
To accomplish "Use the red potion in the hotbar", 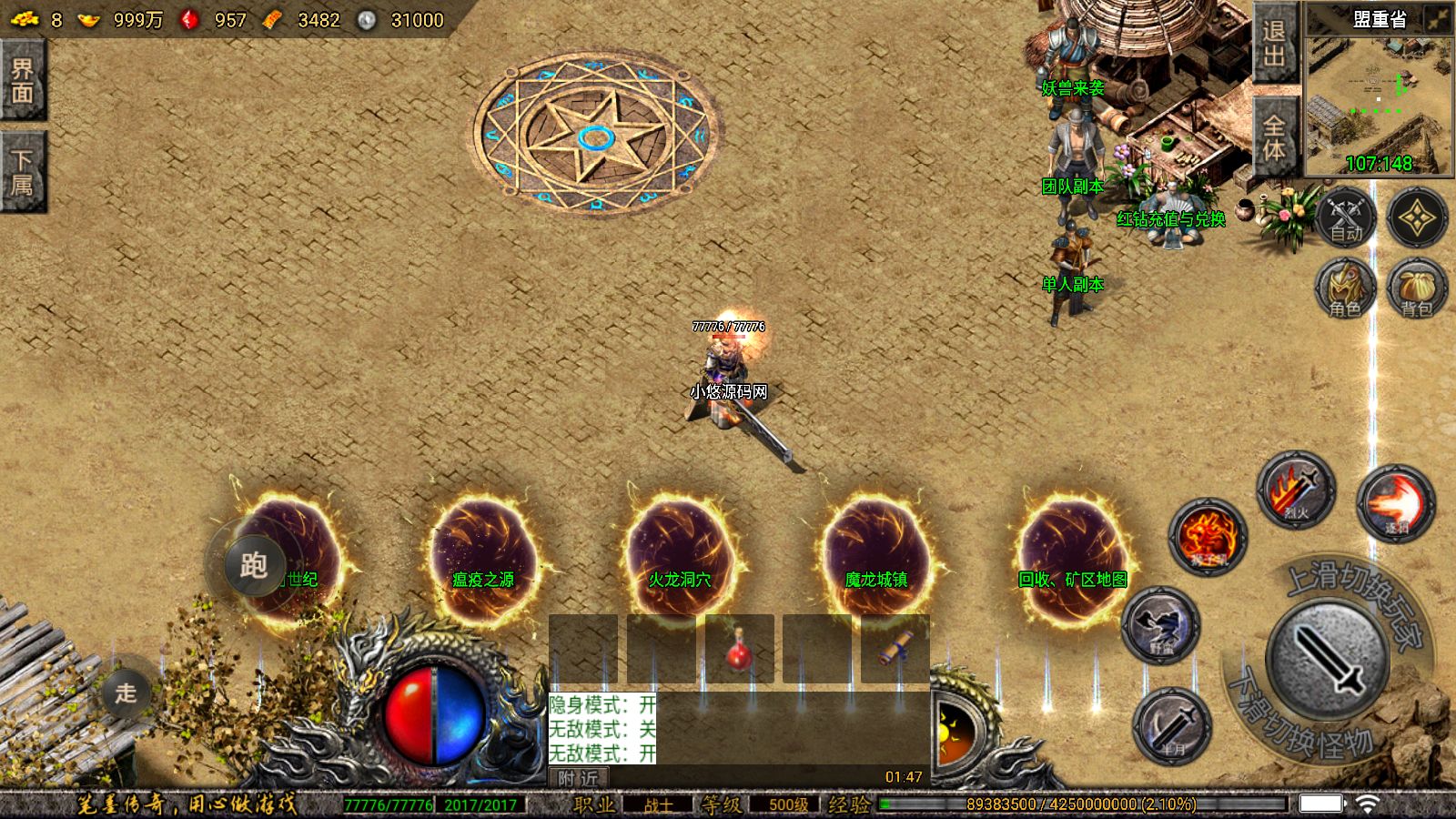I will click(x=740, y=649).
